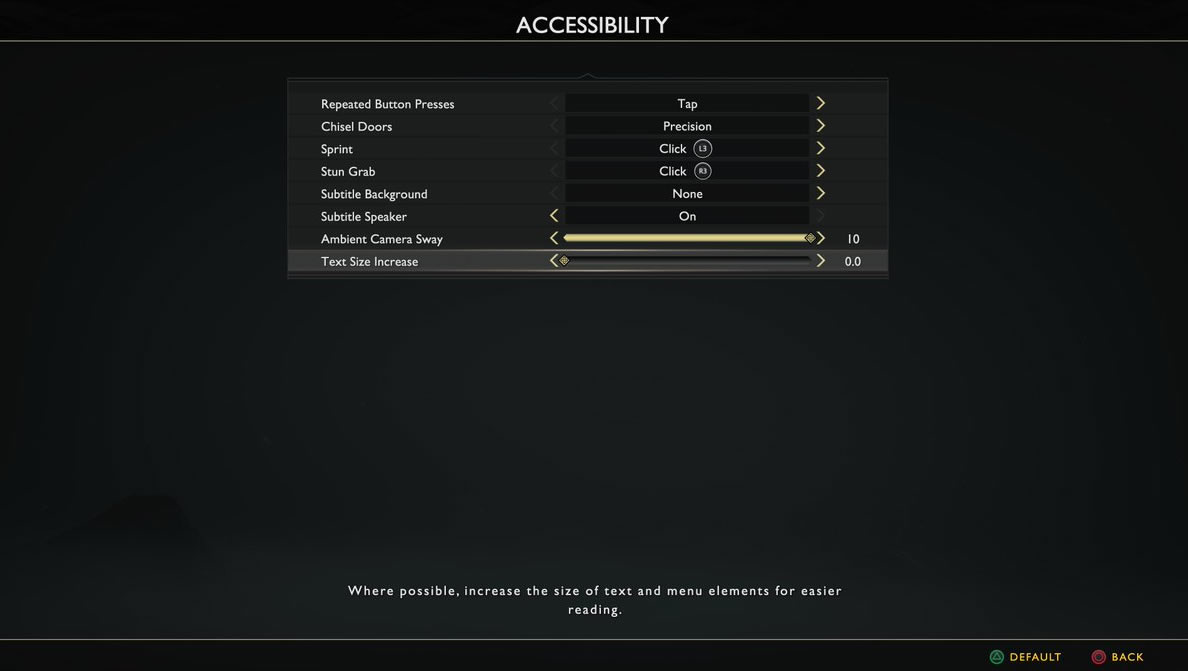Click right arrow for Repeated Button Presses
Image resolution: width=1188 pixels, height=671 pixels.
(x=821, y=104)
